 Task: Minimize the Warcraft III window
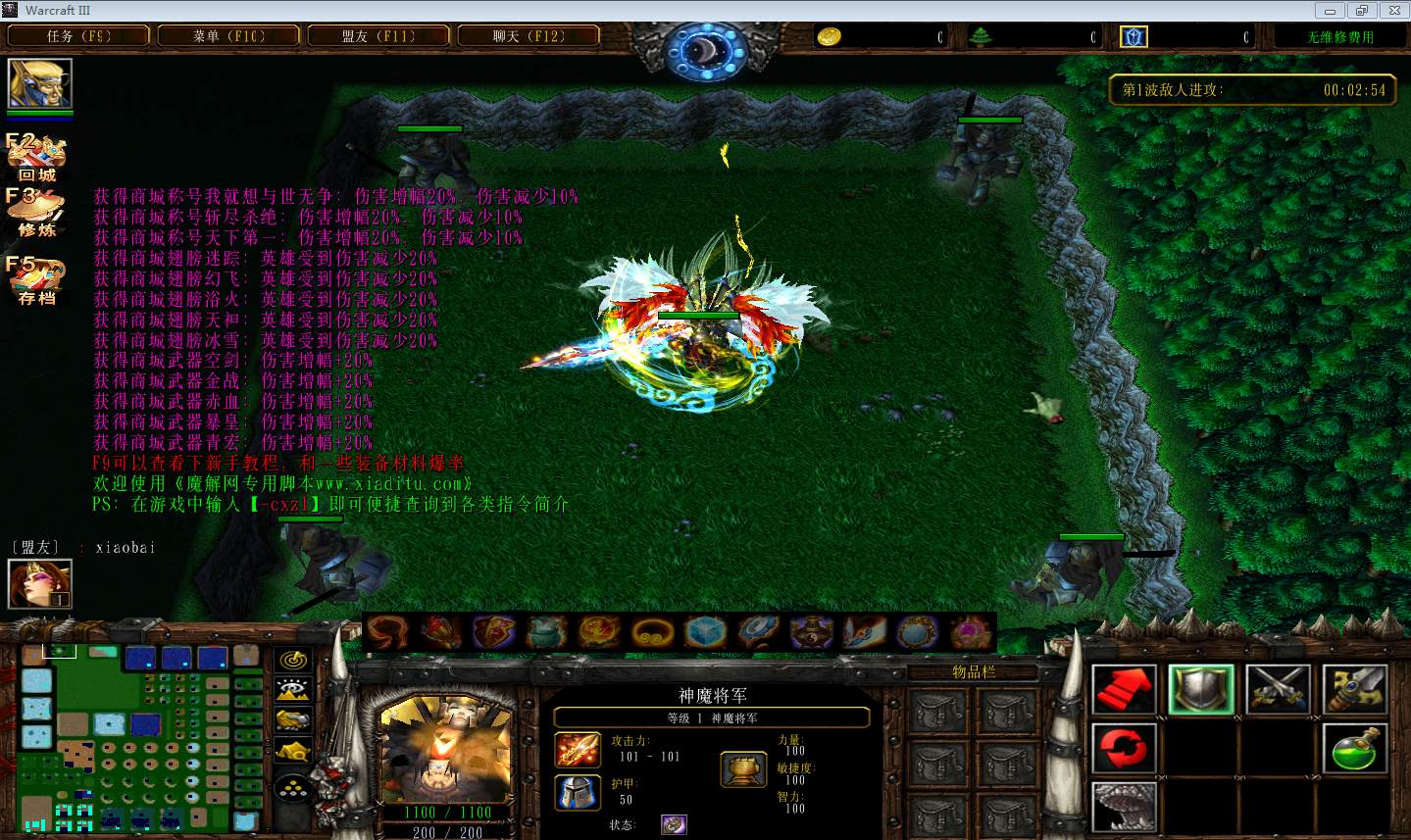point(1331,11)
